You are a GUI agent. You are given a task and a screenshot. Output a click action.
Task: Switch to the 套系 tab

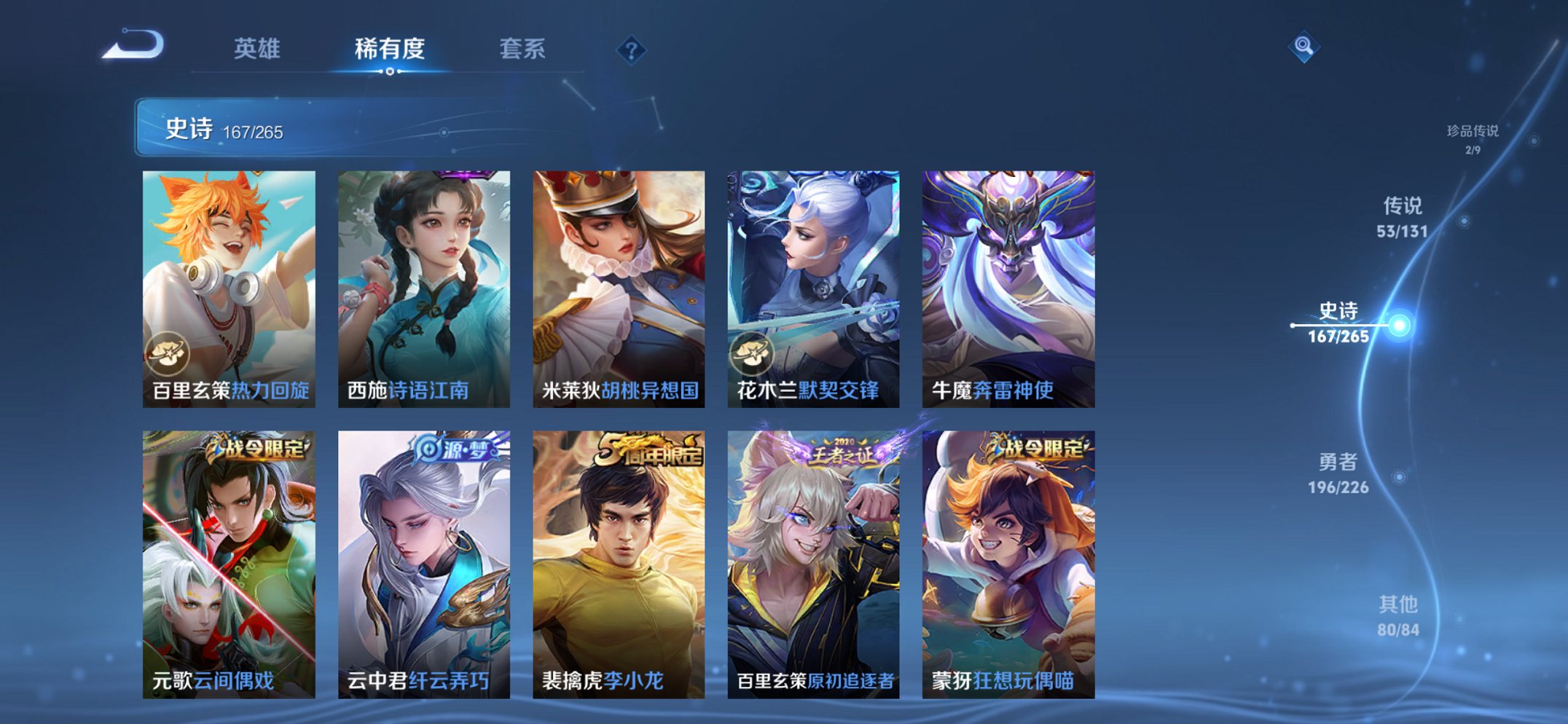(x=523, y=50)
